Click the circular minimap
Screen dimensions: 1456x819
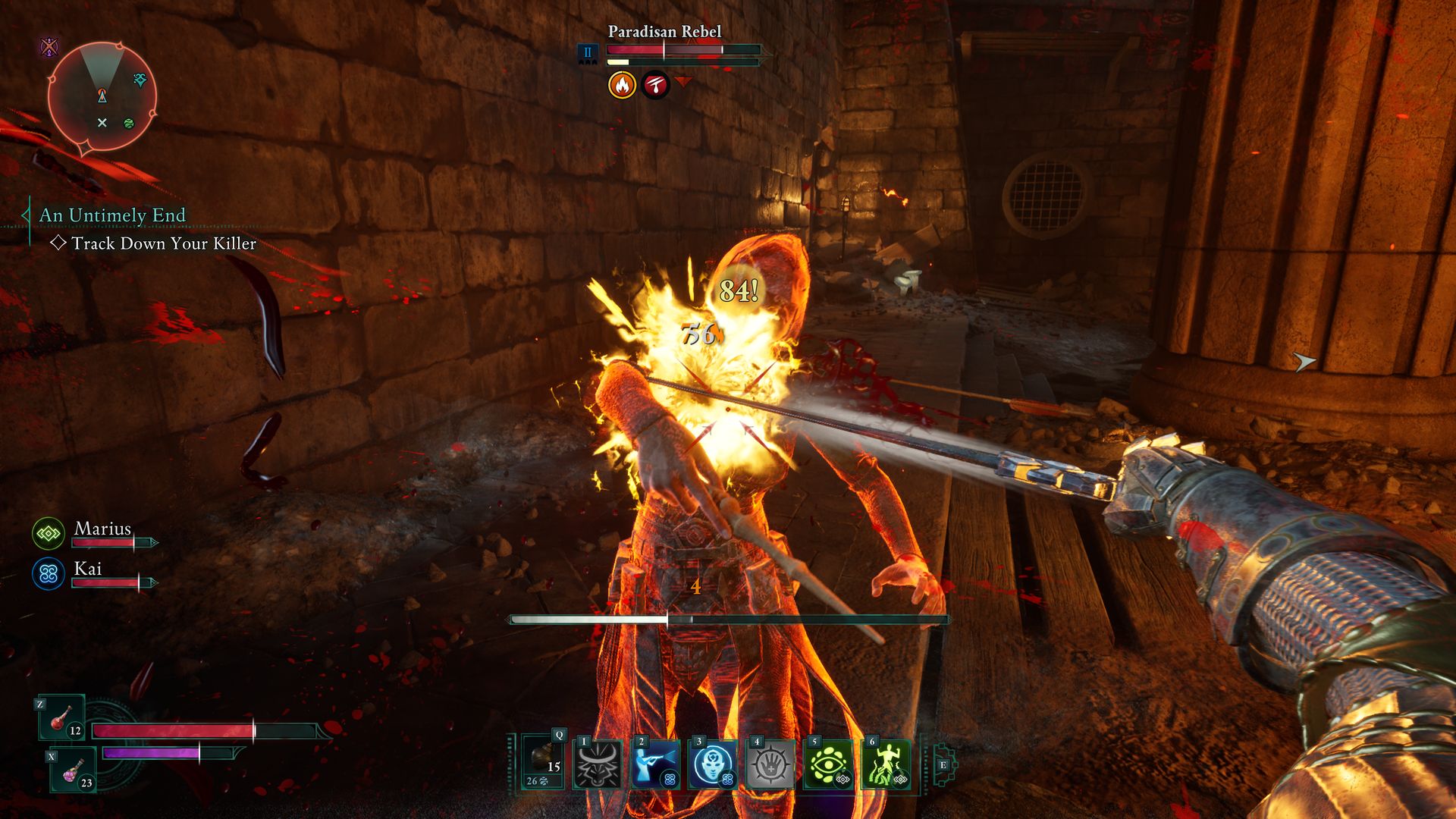click(102, 96)
